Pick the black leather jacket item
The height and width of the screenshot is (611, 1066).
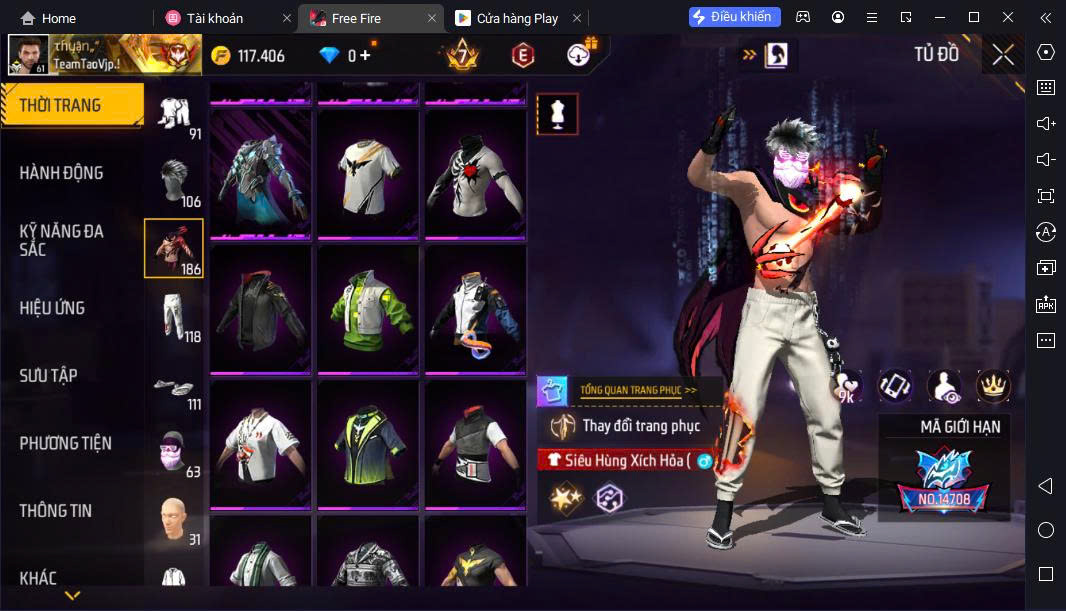click(x=260, y=307)
